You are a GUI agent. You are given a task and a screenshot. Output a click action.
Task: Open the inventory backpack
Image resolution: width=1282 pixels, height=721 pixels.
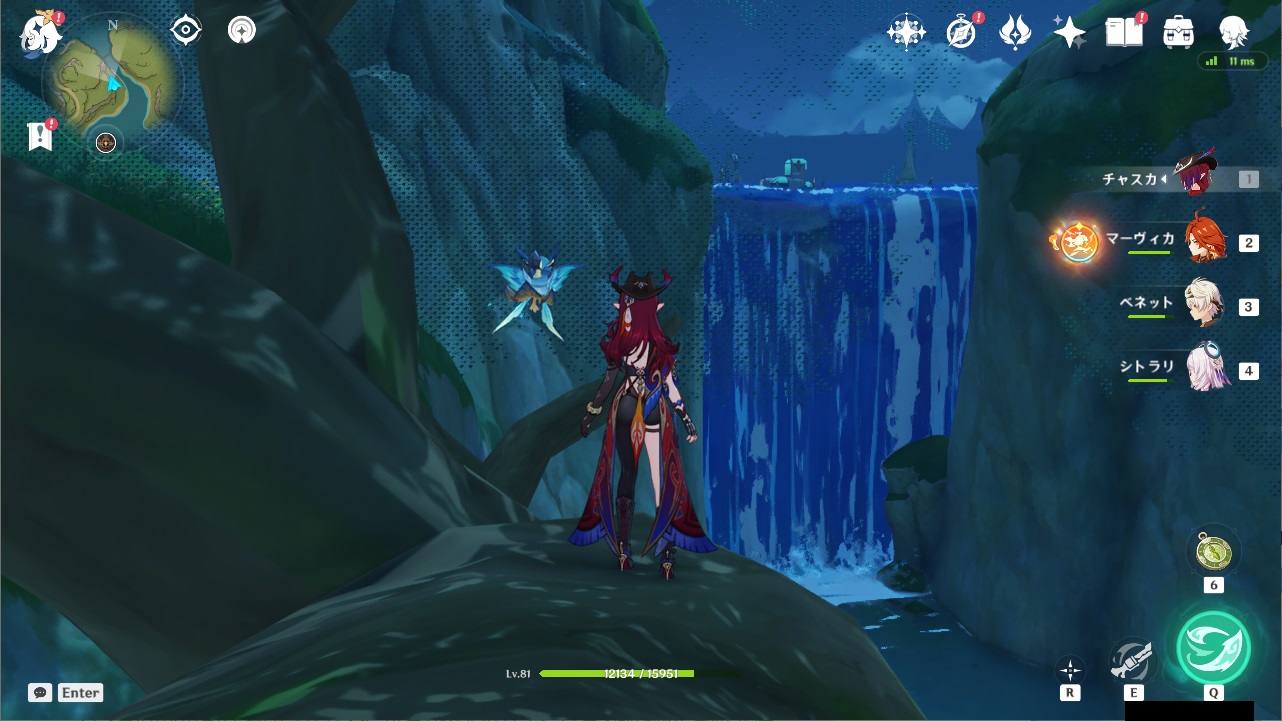1179,33
